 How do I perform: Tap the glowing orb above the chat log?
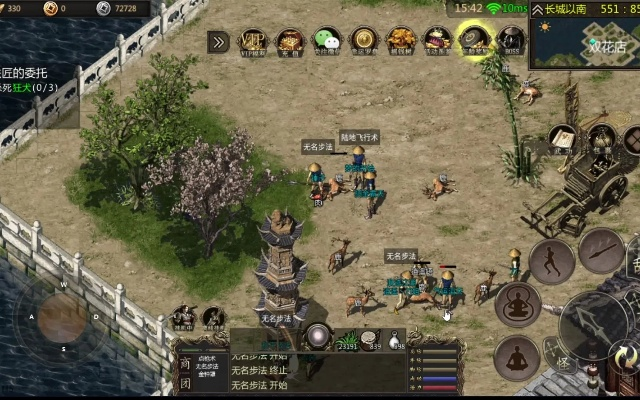pyautogui.click(x=319, y=336)
